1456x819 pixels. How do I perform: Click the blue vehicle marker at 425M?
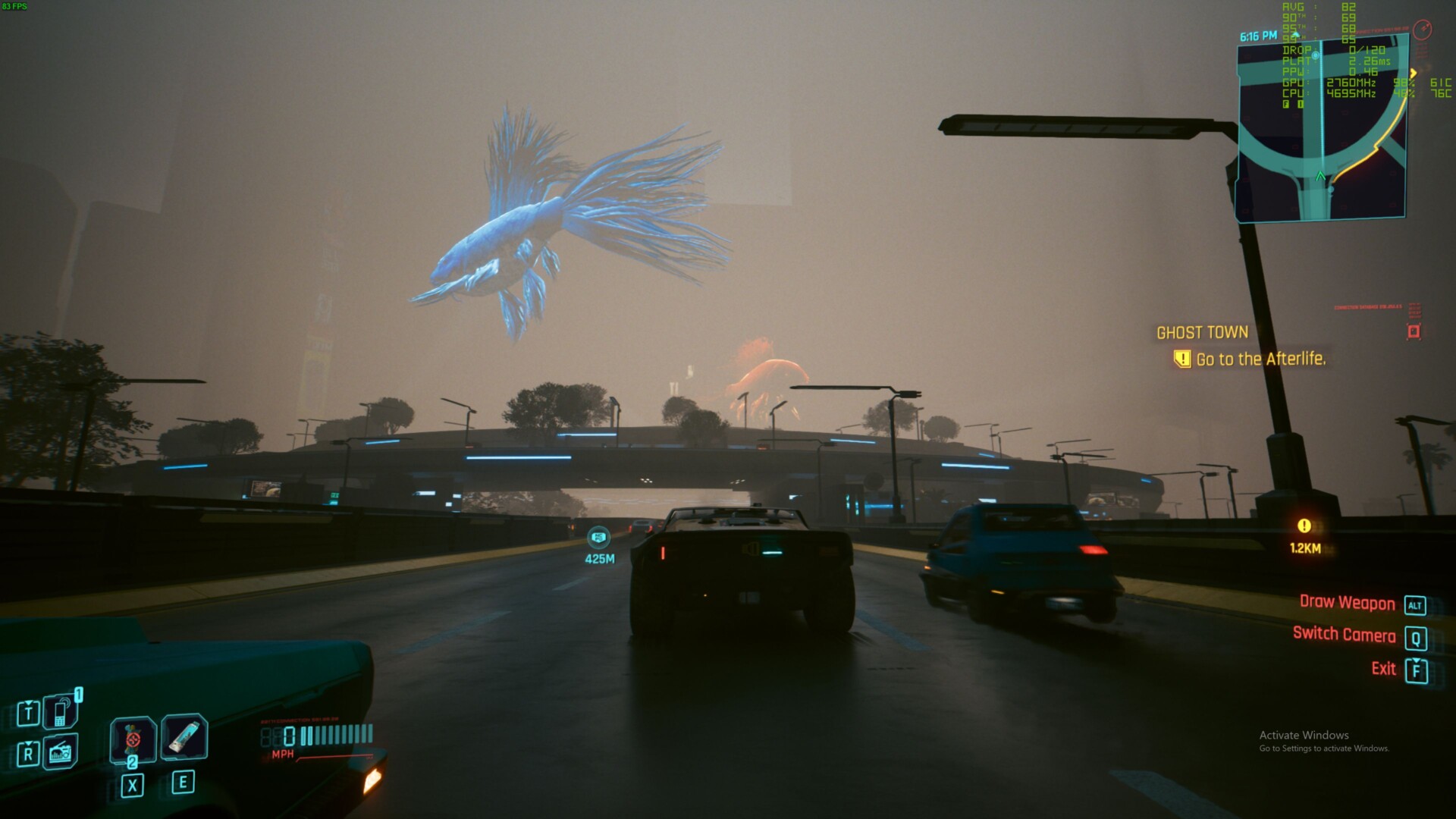click(599, 538)
